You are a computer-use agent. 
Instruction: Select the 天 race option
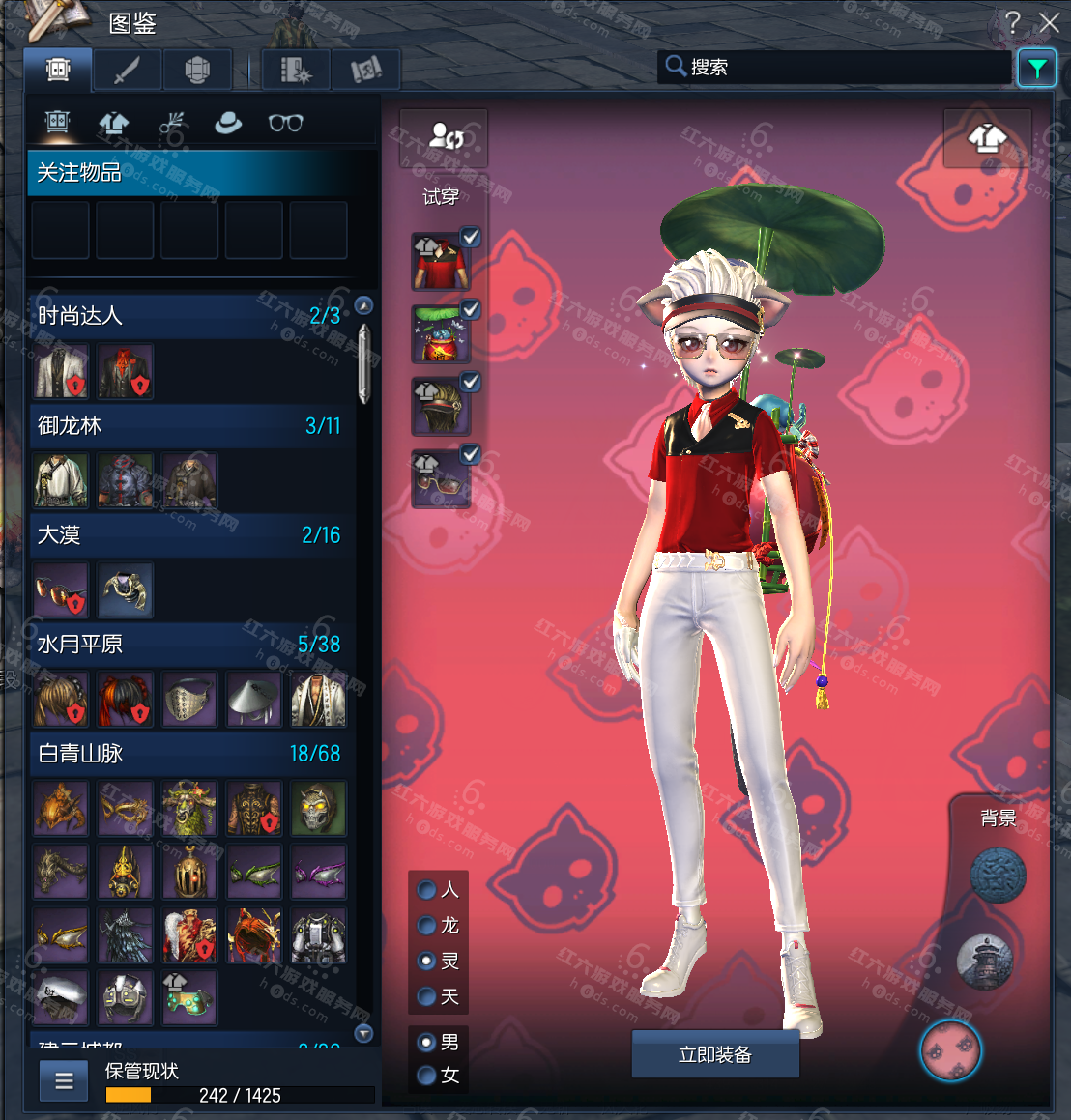[426, 996]
